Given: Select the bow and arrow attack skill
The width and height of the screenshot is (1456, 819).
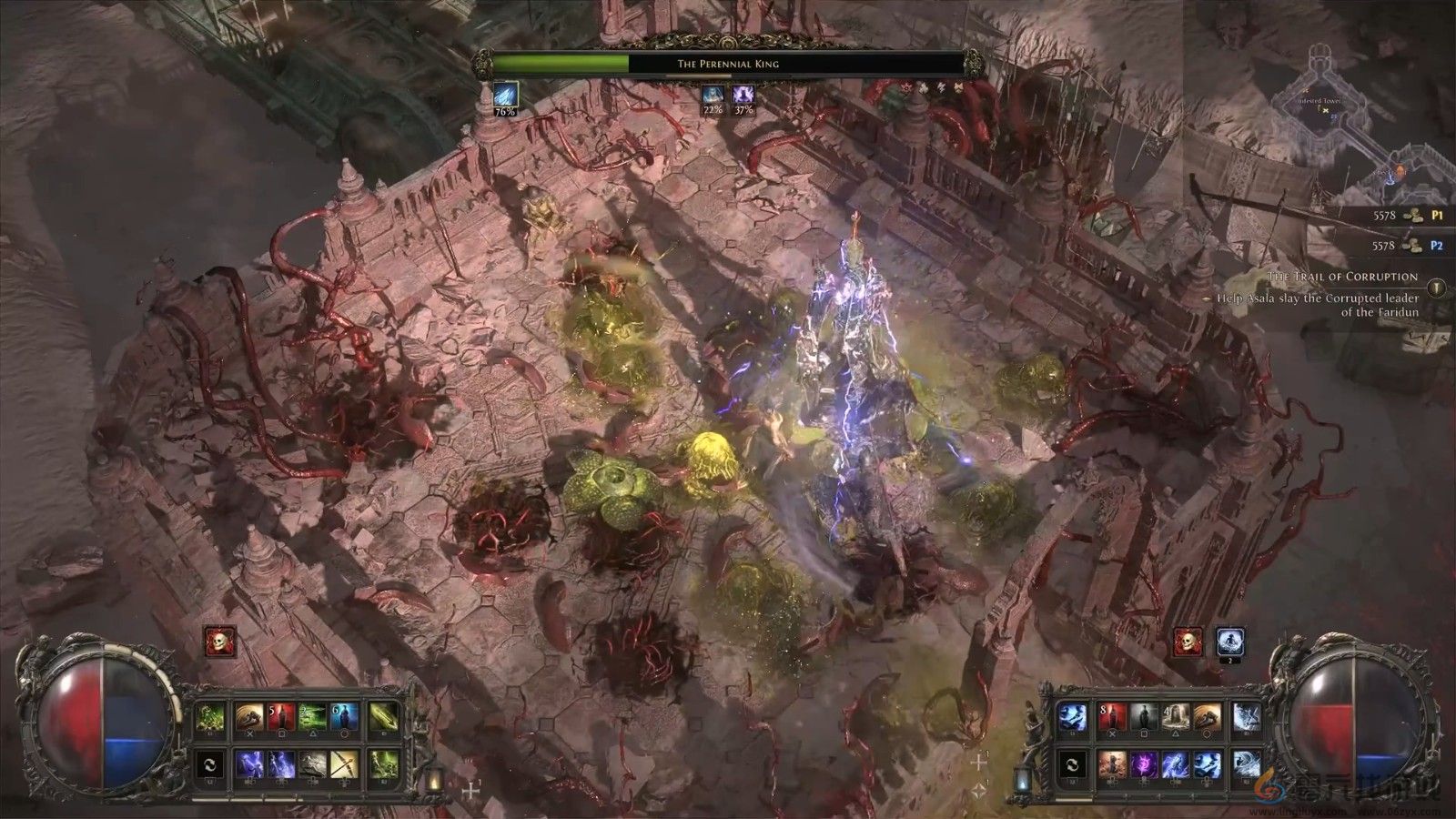Looking at the screenshot, I should point(345,764).
